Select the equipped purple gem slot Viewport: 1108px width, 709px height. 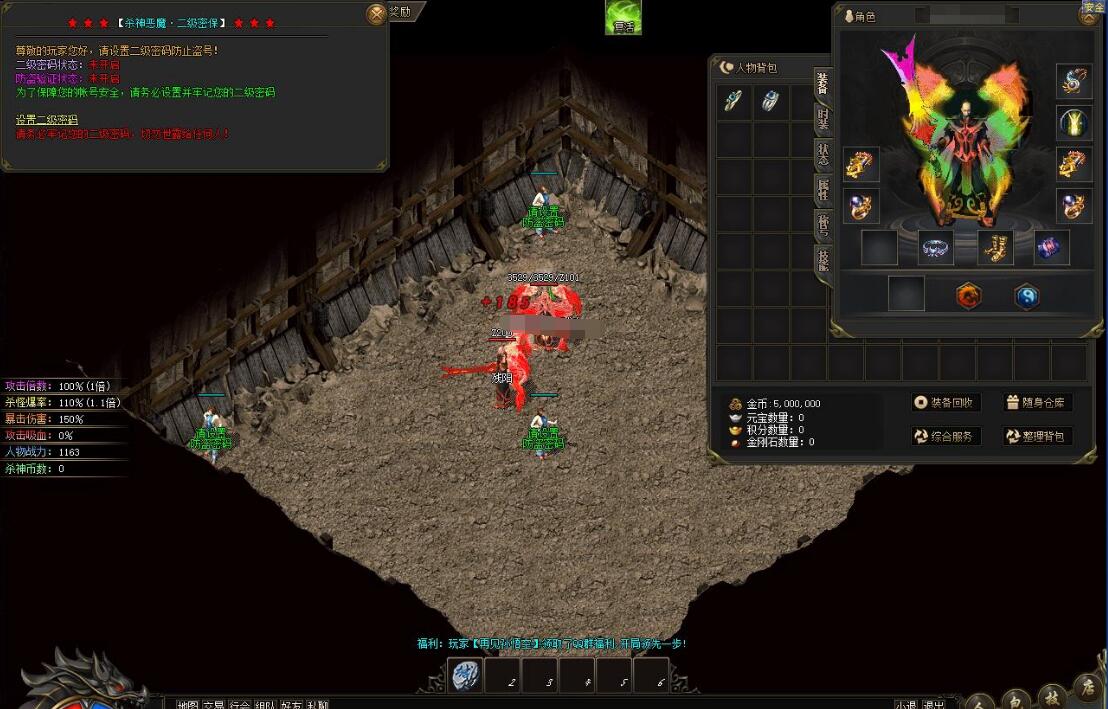1052,248
